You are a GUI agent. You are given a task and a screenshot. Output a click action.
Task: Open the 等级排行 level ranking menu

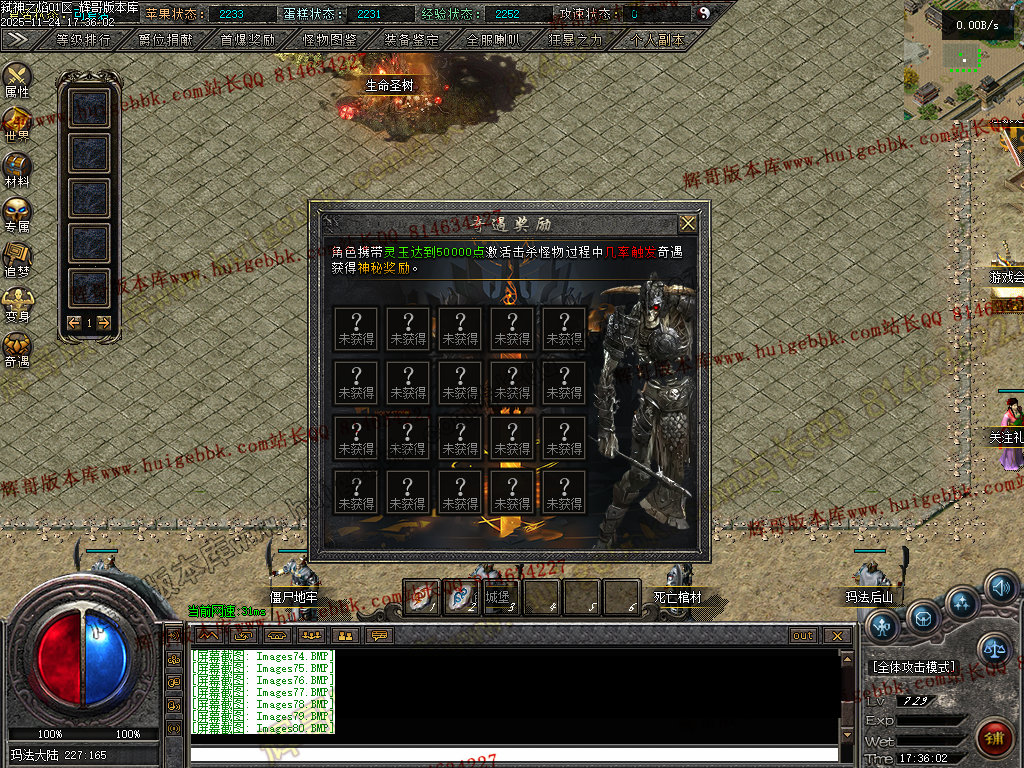(84, 40)
